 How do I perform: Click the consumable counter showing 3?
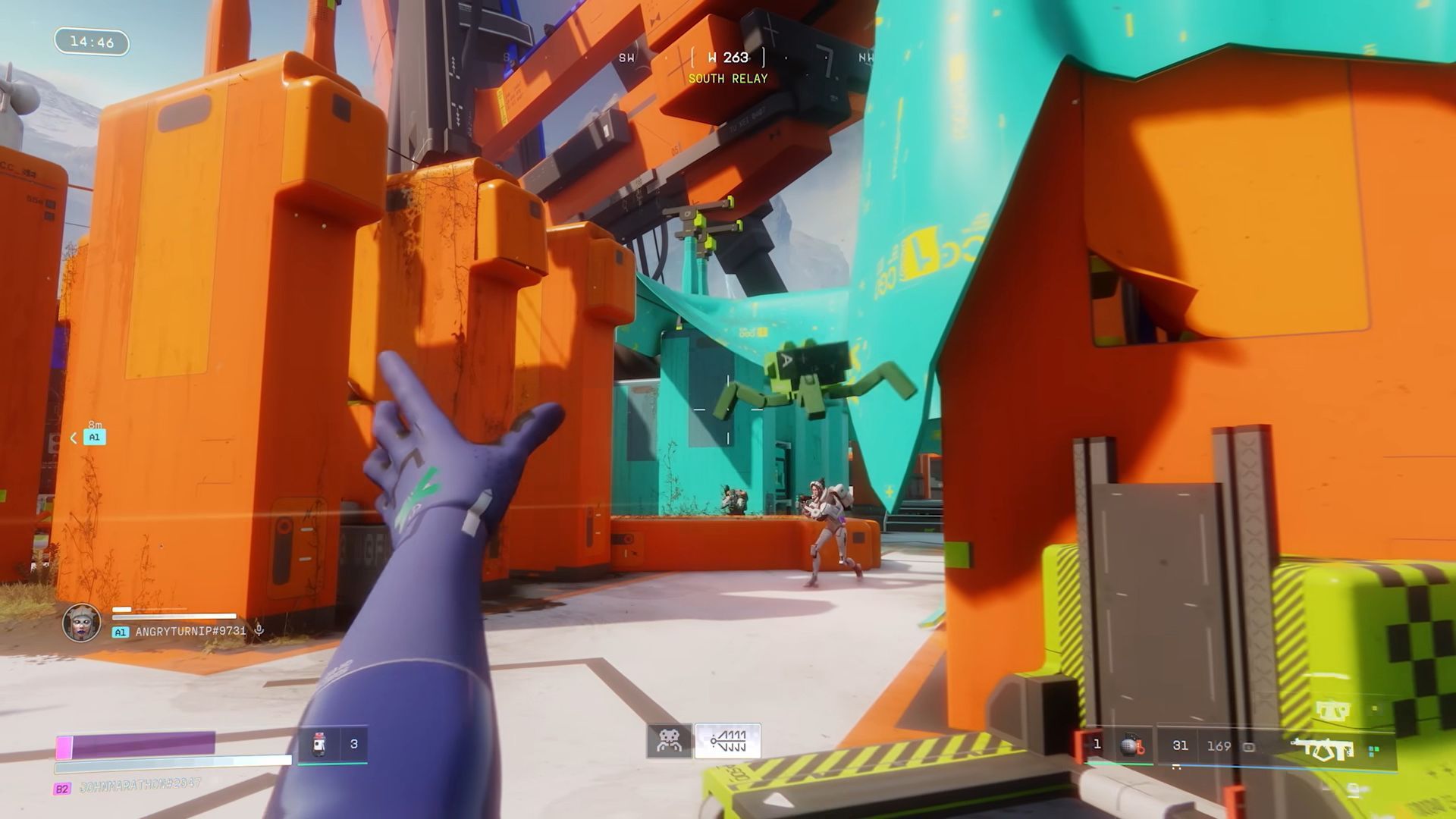[355, 743]
